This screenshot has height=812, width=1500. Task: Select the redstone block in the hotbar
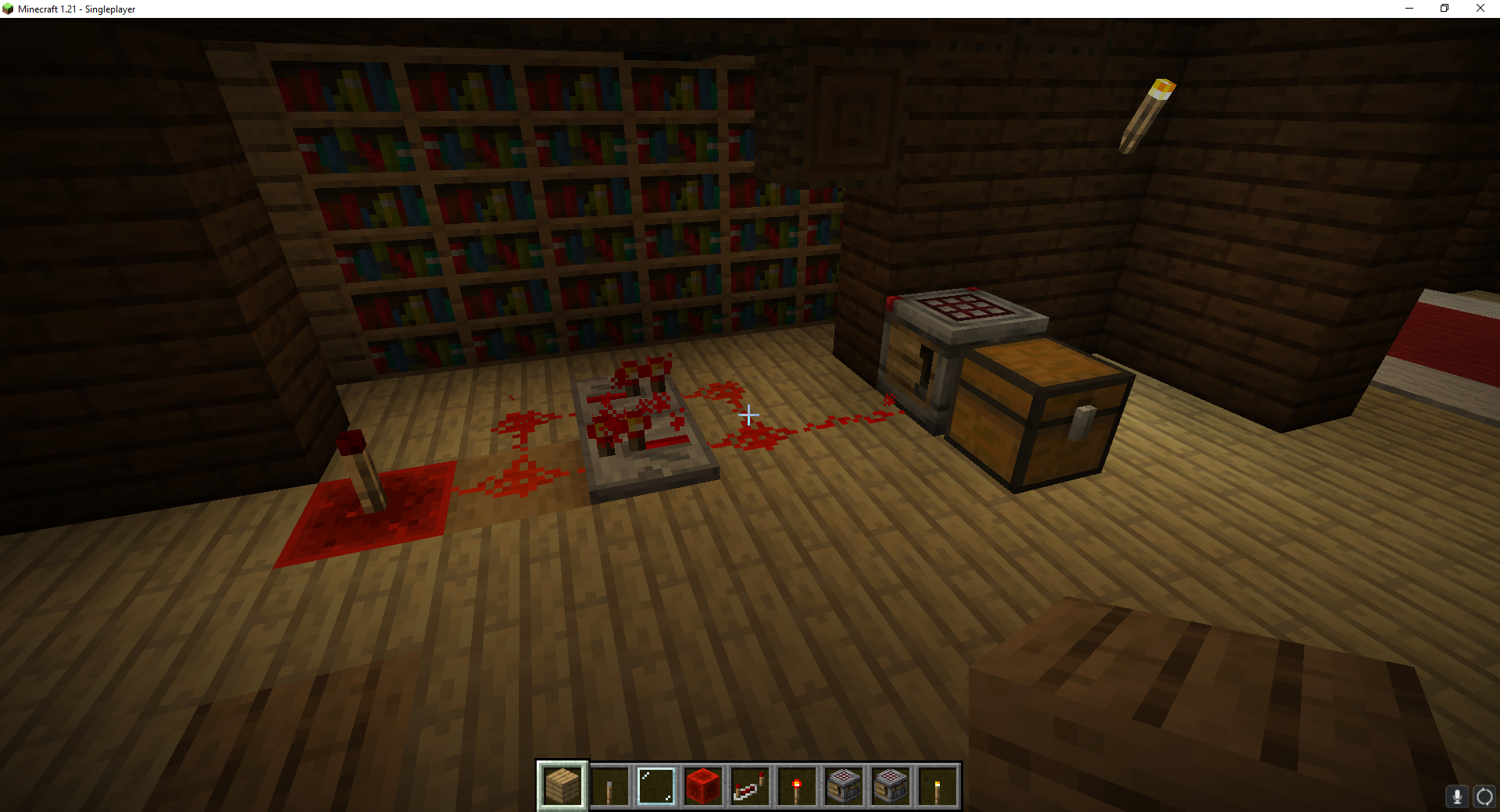click(703, 785)
